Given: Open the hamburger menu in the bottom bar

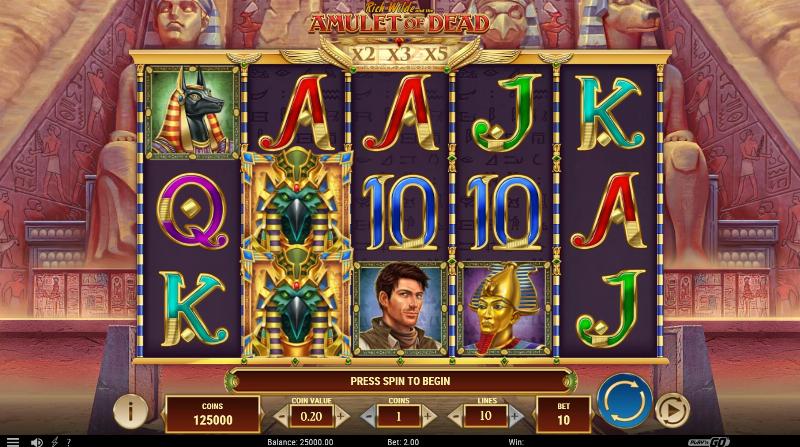Looking at the screenshot, I should [12, 441].
